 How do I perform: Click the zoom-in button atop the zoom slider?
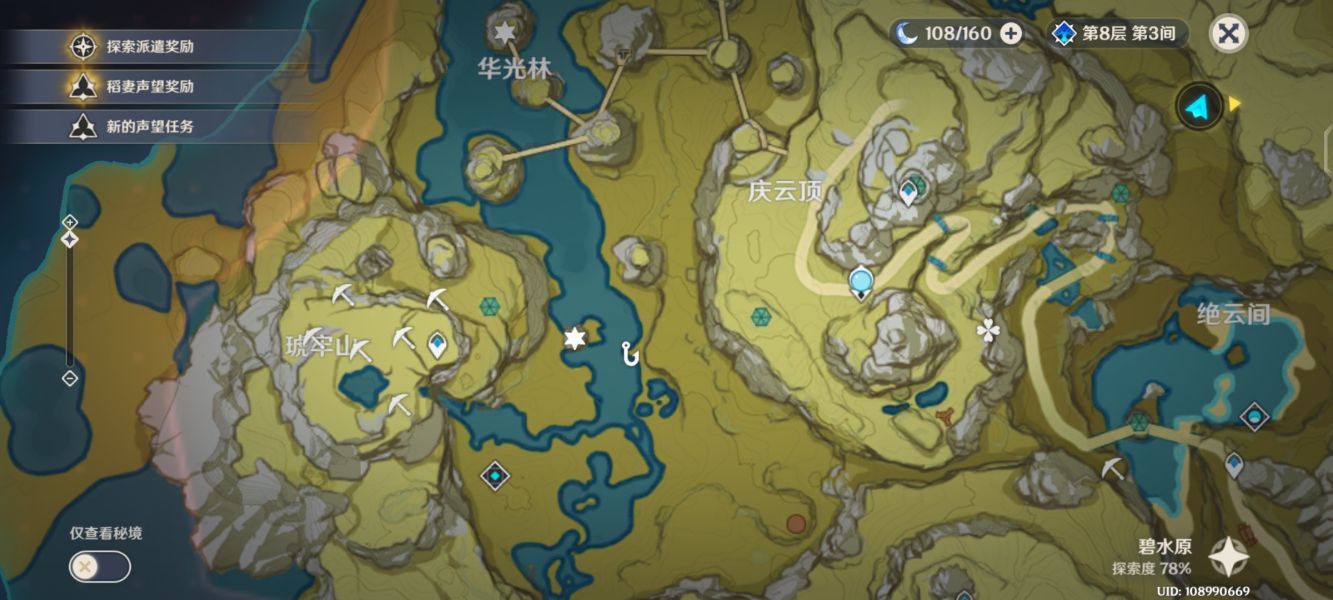pos(70,221)
